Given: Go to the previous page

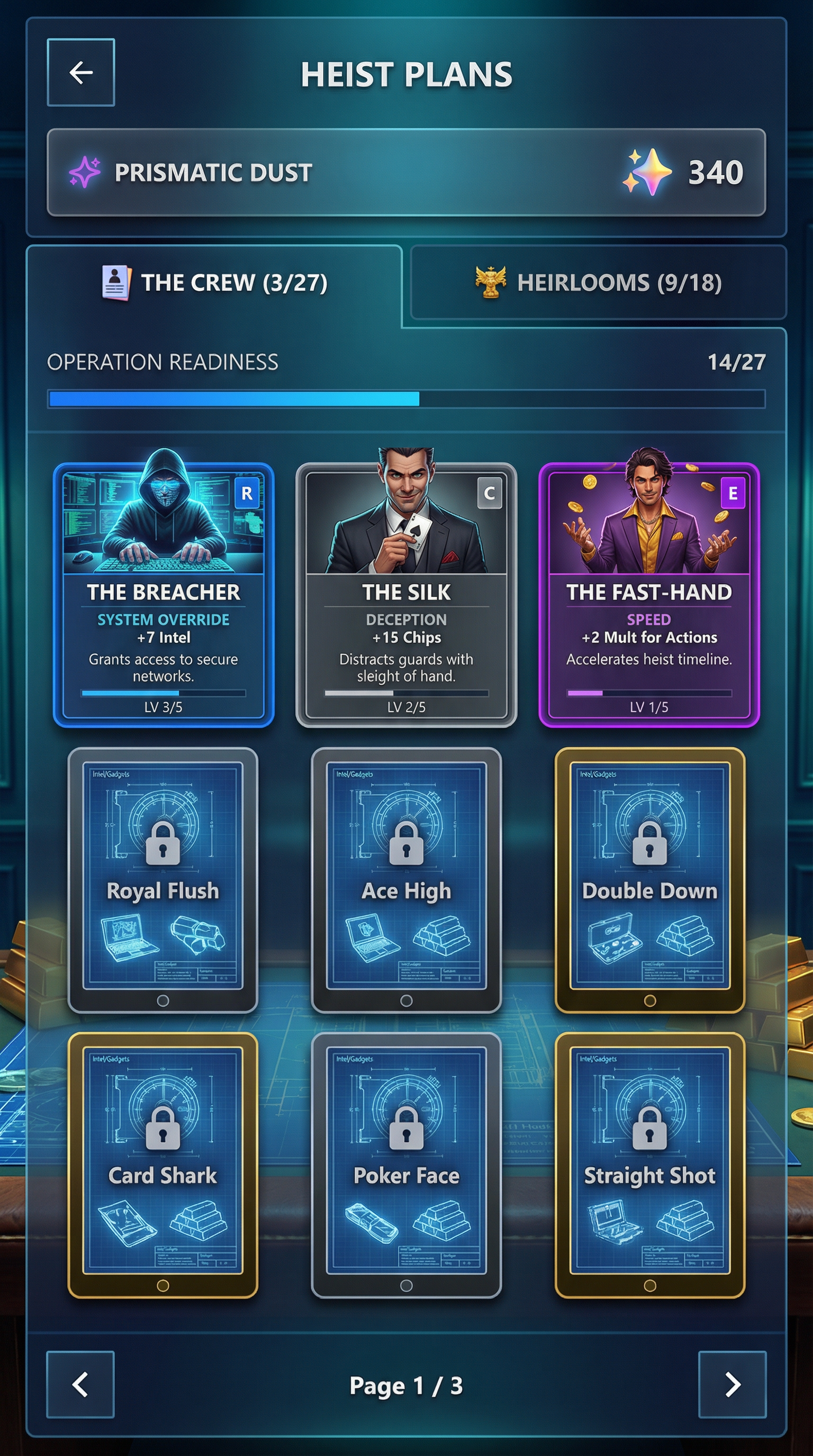Looking at the screenshot, I should [x=80, y=1384].
